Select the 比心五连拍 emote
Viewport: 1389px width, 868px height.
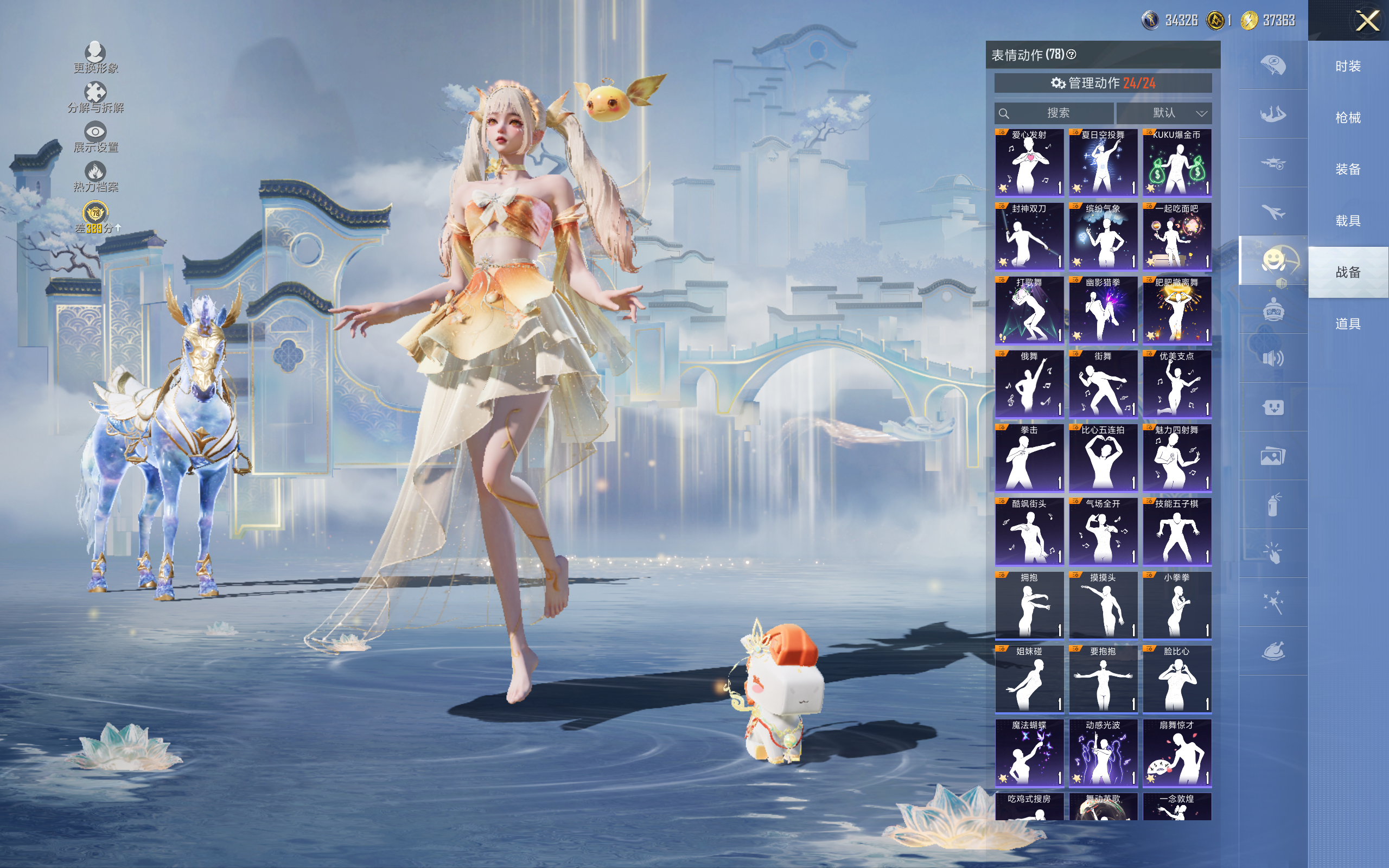[x=1103, y=457]
